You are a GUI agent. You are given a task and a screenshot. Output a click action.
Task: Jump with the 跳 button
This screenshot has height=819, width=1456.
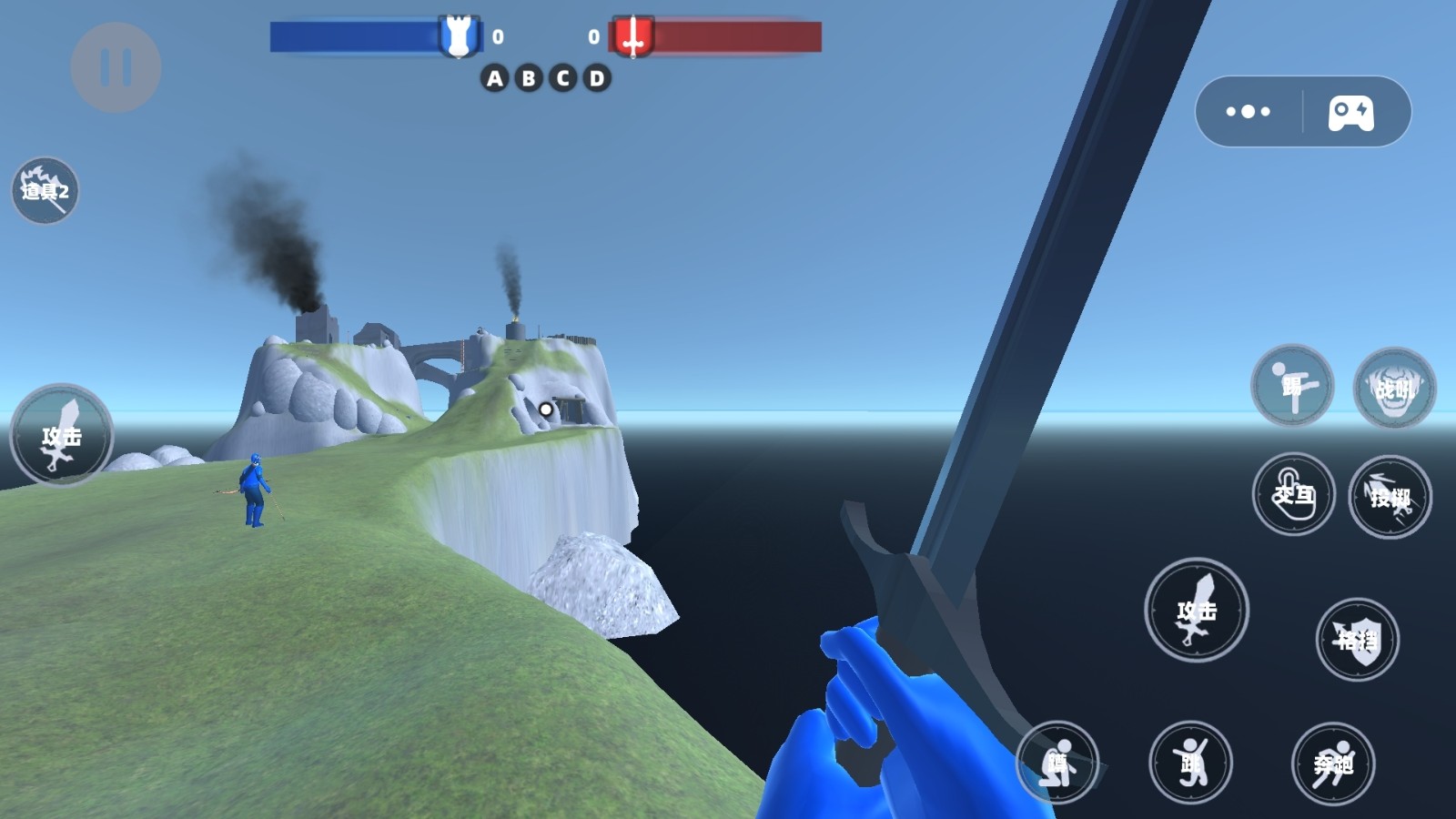[x=1190, y=763]
